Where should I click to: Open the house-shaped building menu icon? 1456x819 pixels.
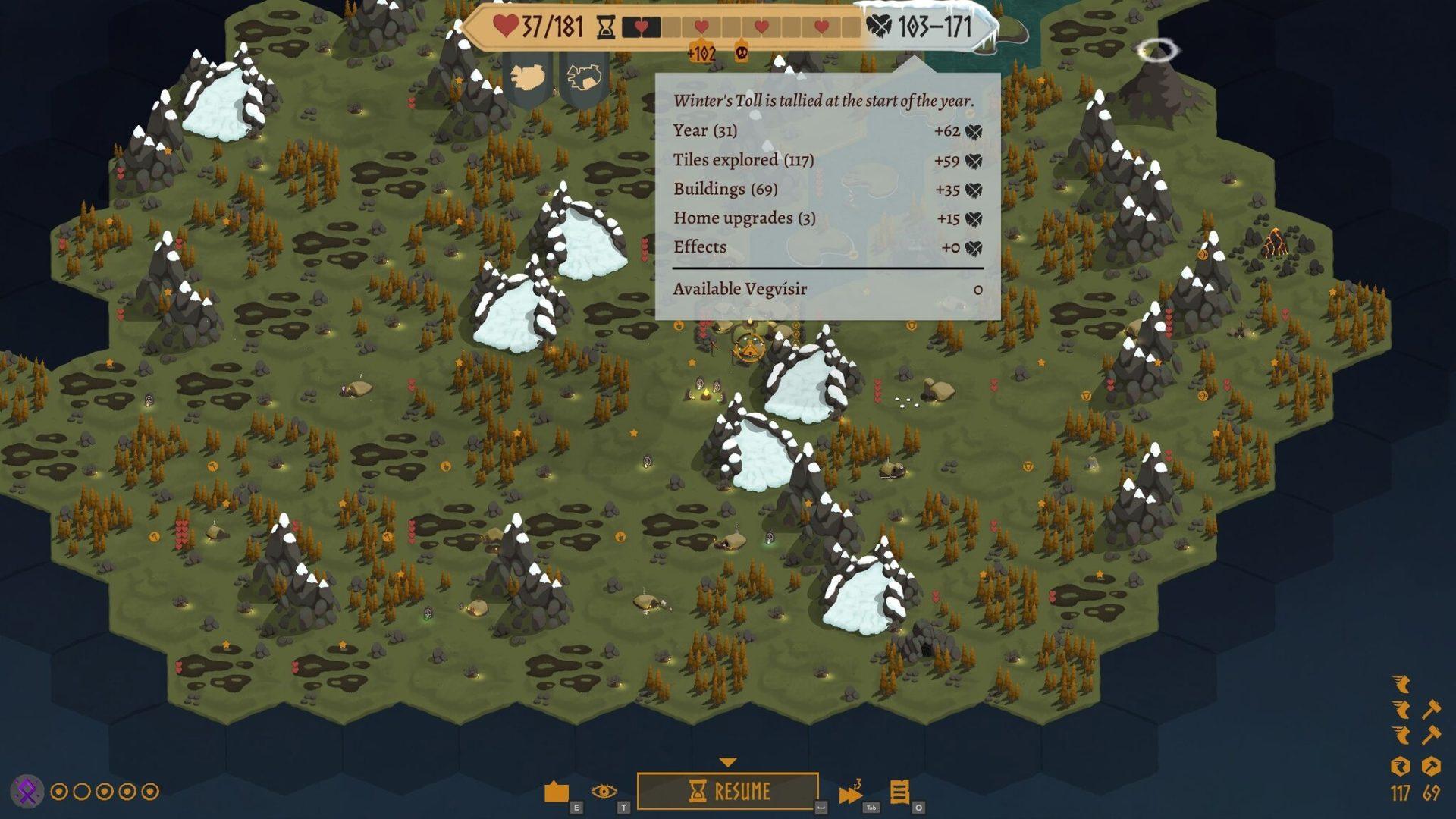tap(557, 792)
